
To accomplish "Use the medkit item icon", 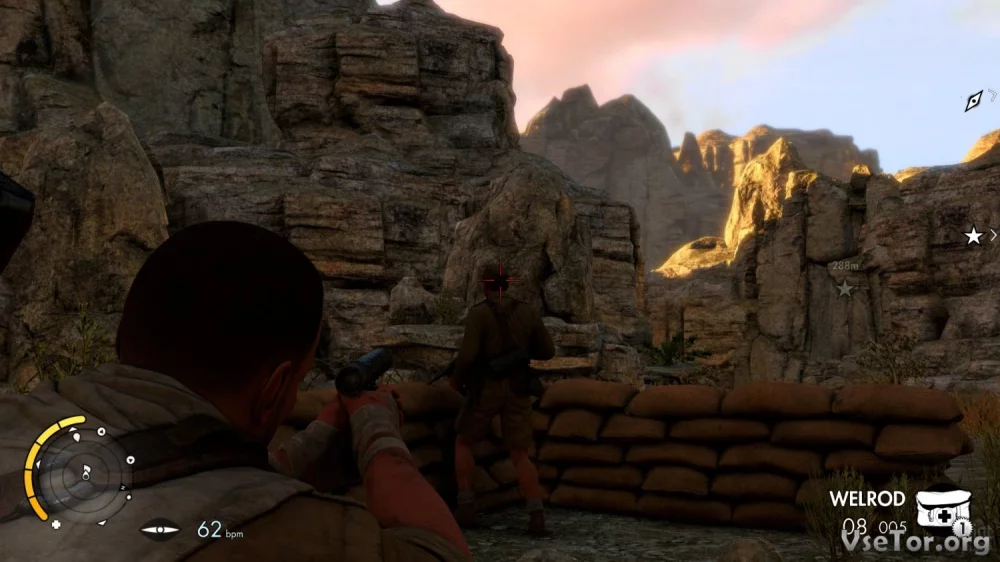I will pos(941,503).
